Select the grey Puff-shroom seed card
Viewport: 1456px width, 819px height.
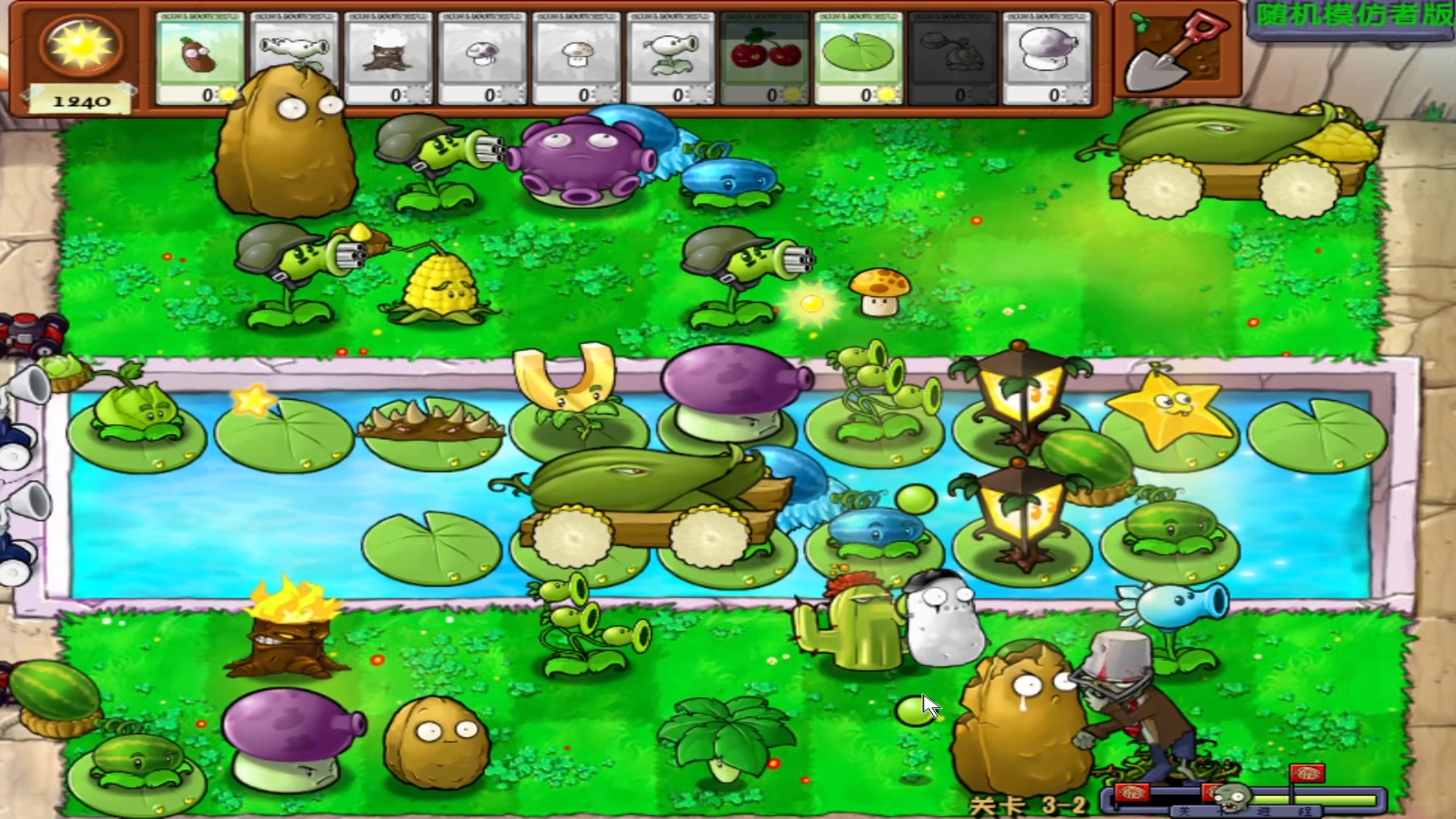(x=482, y=58)
